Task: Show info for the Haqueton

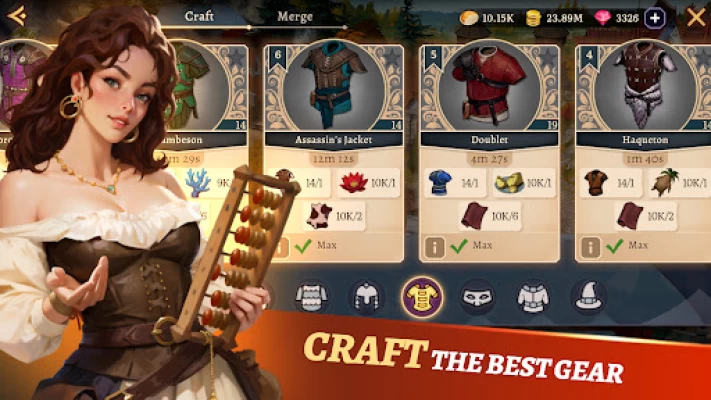Action: click(592, 245)
